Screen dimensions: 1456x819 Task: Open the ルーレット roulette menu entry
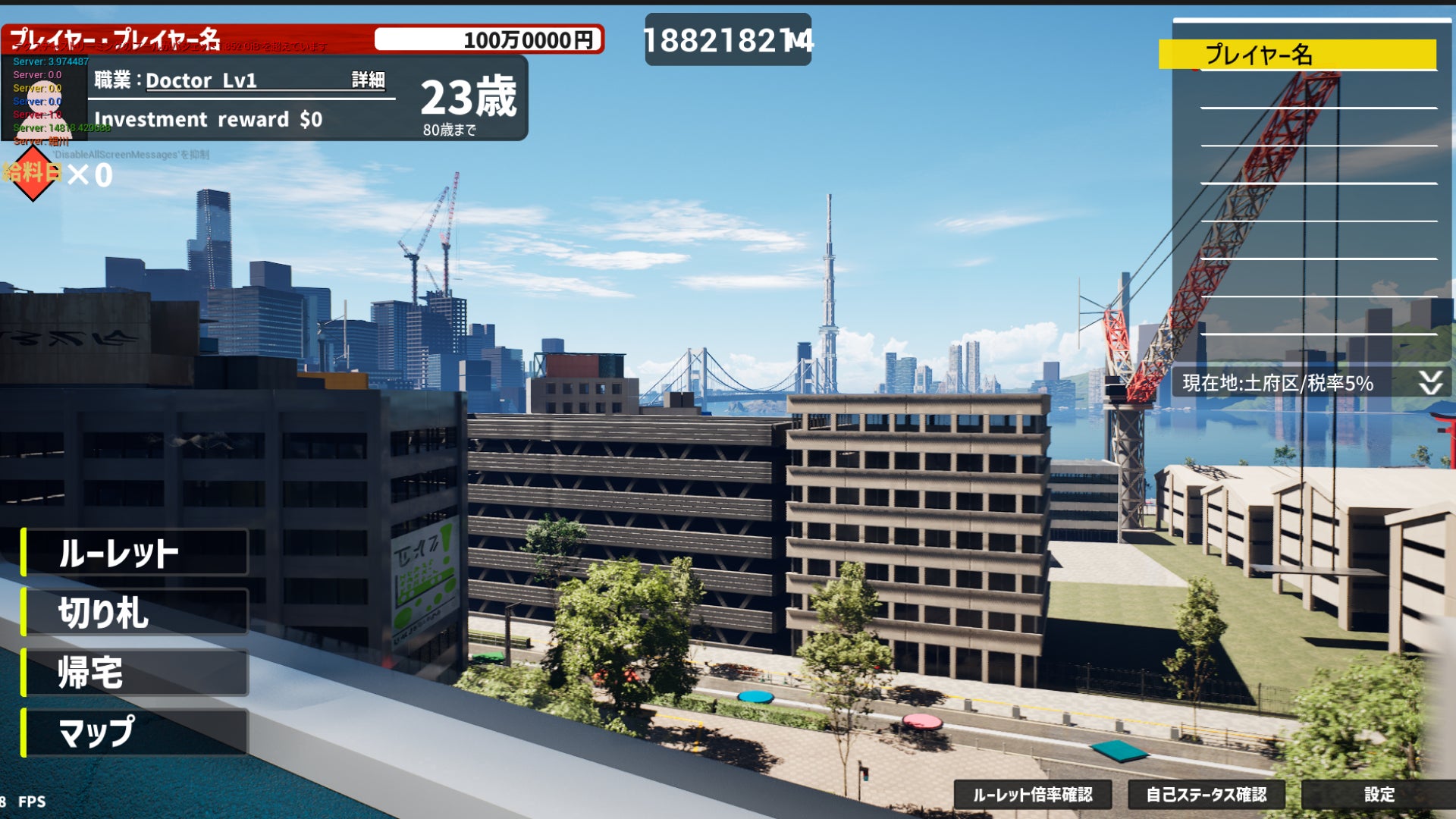coord(135,553)
